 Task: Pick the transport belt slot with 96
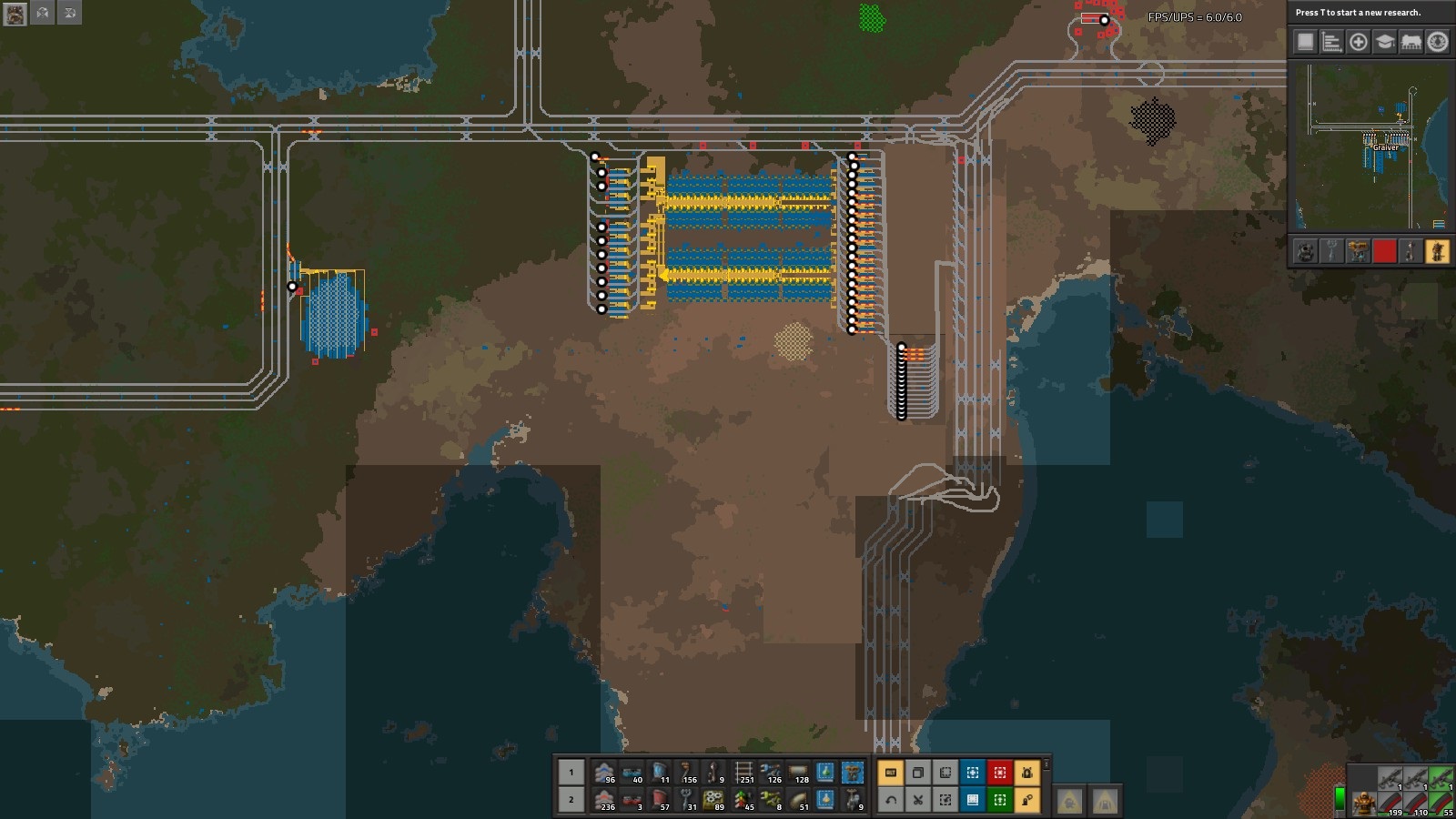click(x=604, y=773)
